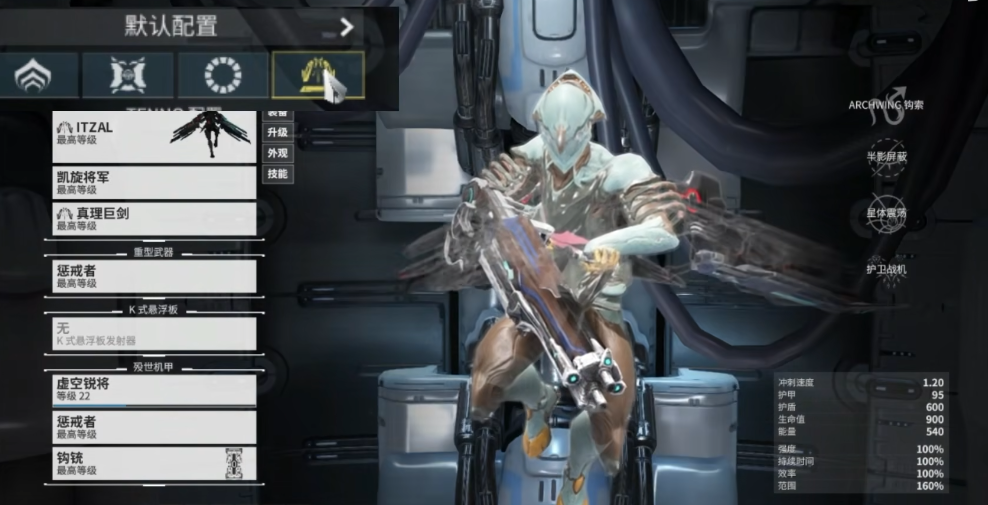Click the 升级 button
Image resolution: width=988 pixels, height=505 pixels.
click(277, 132)
